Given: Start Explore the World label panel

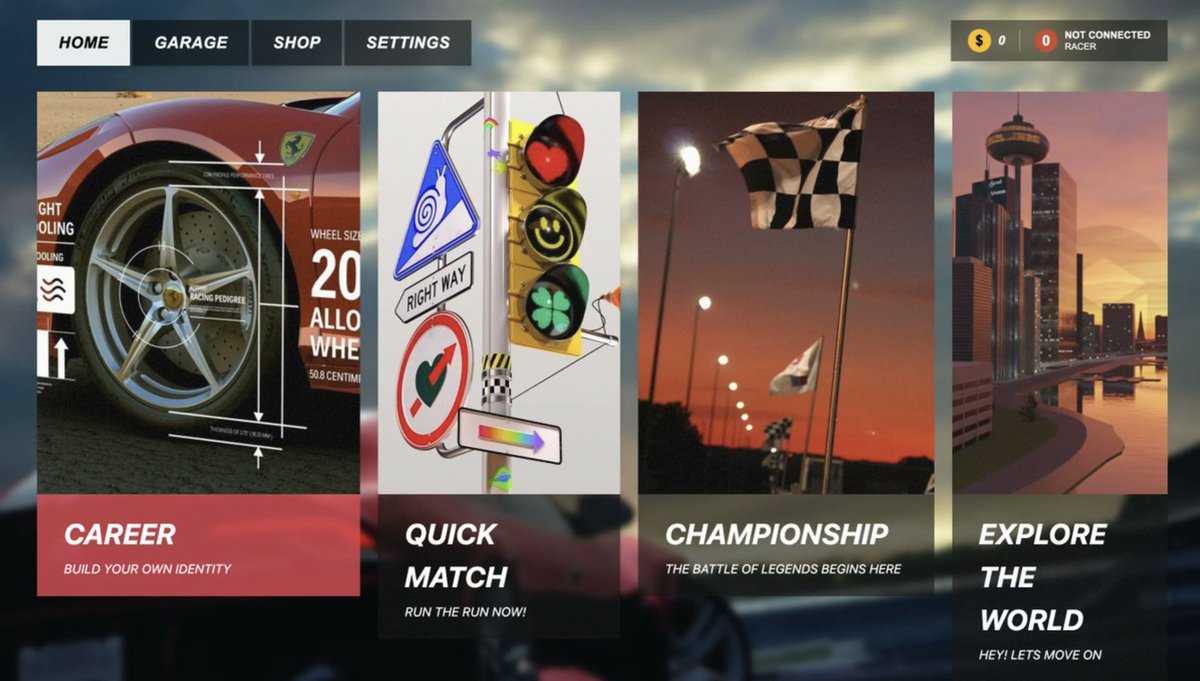Looking at the screenshot, I should [x=1059, y=588].
